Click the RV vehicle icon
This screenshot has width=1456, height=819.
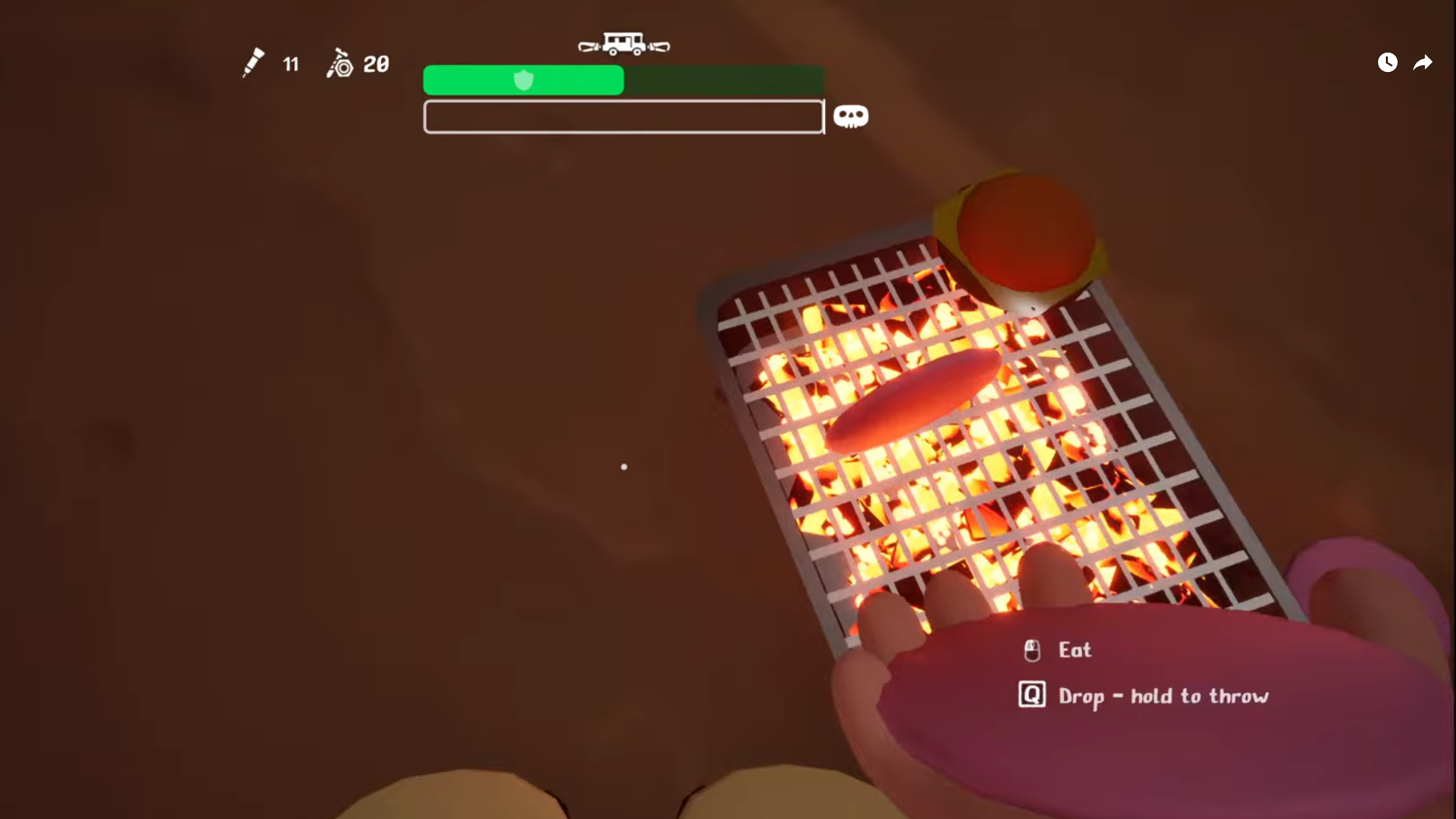pyautogui.click(x=624, y=44)
